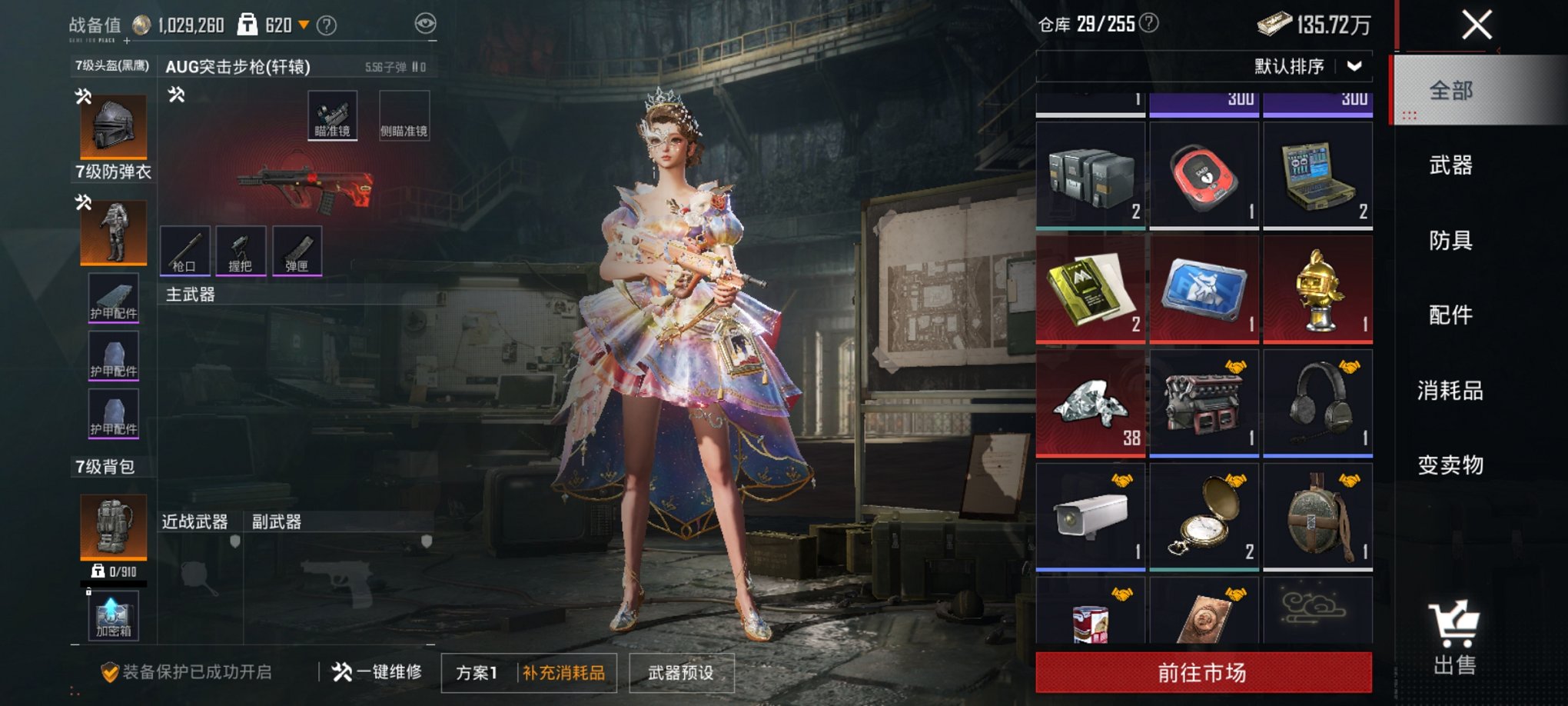Open the 枪口 muzzle attachment slot

185,250
